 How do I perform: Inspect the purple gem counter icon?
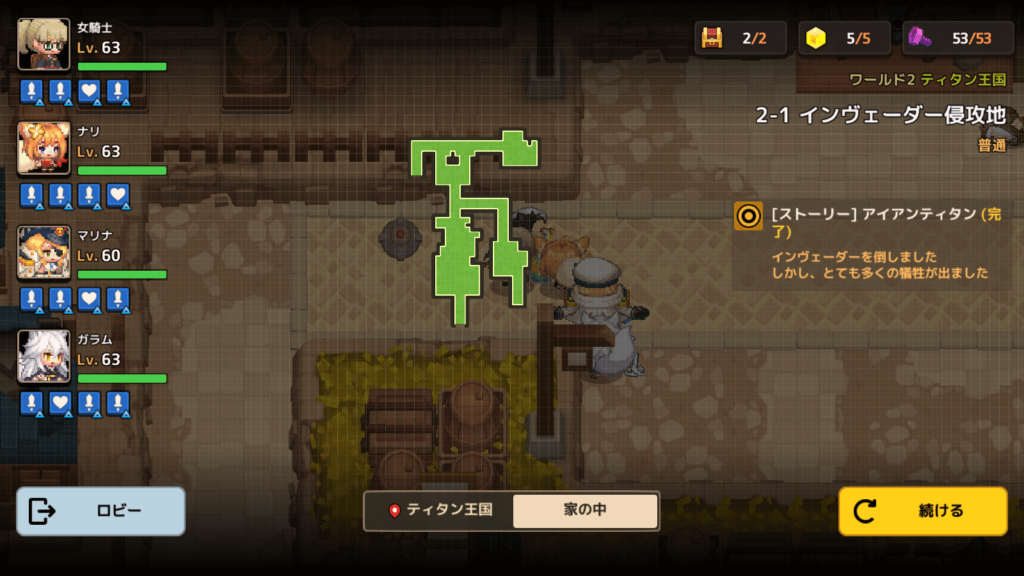[921, 38]
